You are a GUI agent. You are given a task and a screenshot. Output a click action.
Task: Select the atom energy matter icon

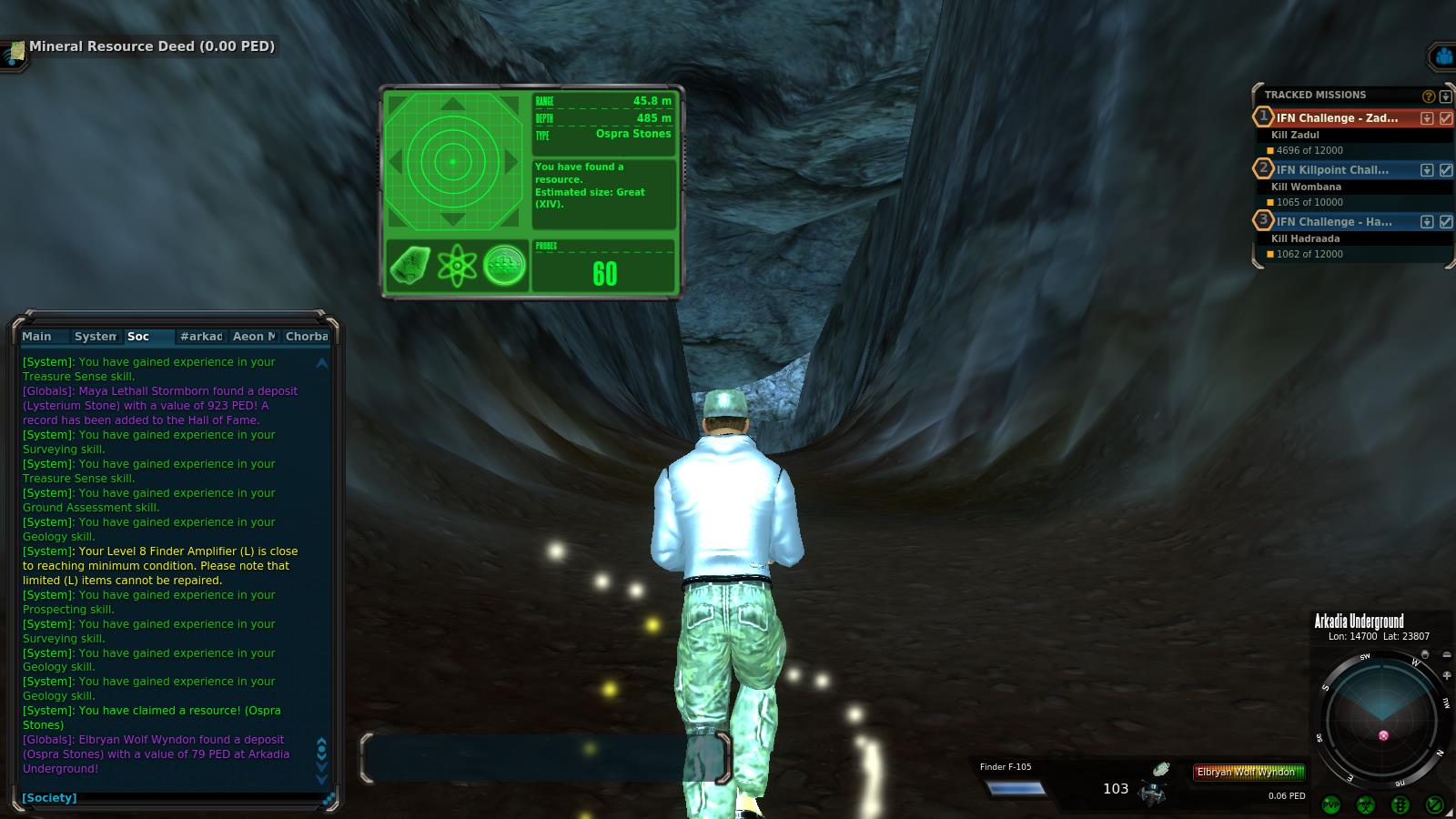pyautogui.click(x=457, y=266)
